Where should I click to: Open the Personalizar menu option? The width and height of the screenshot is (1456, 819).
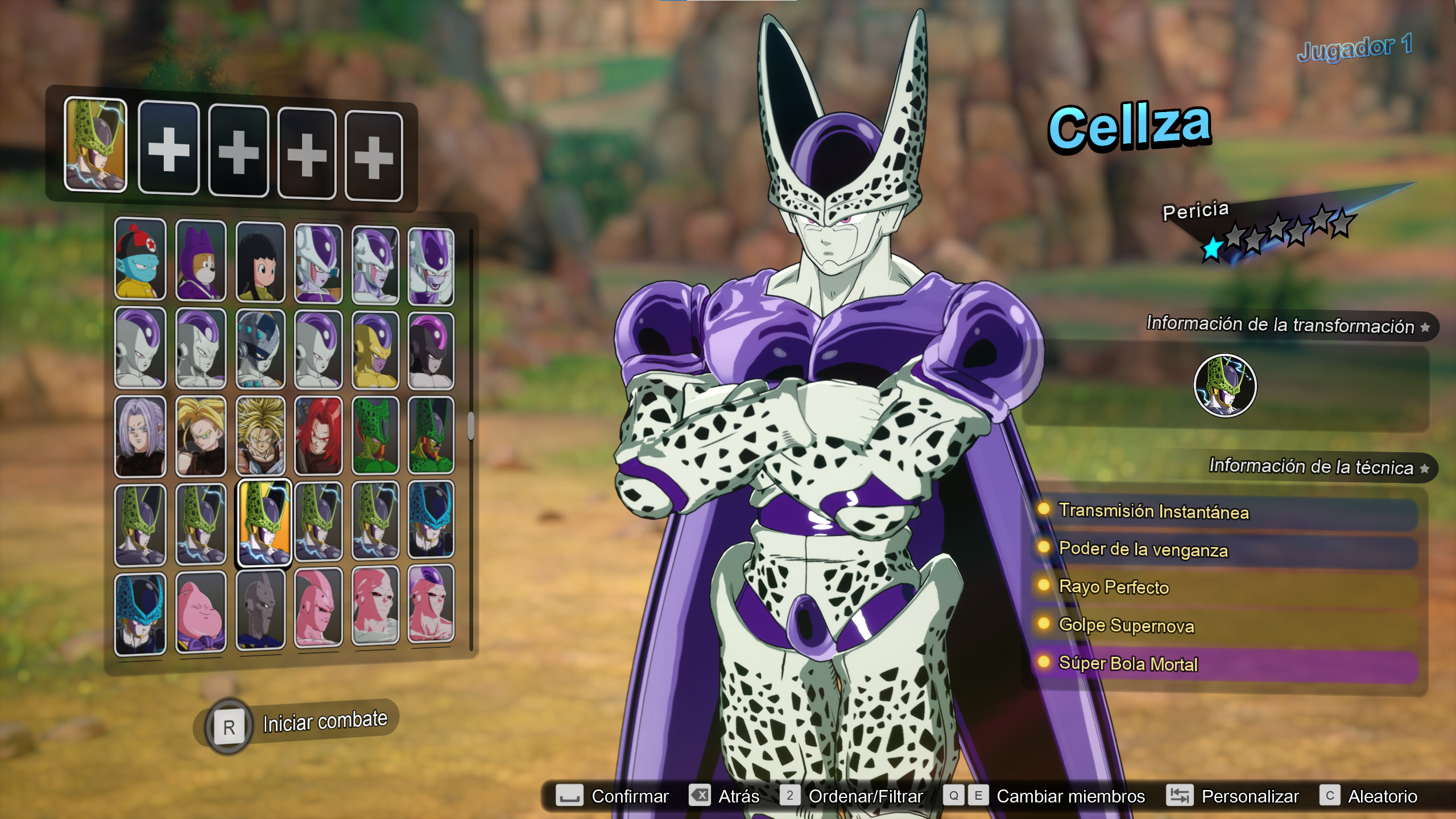[x=1251, y=796]
